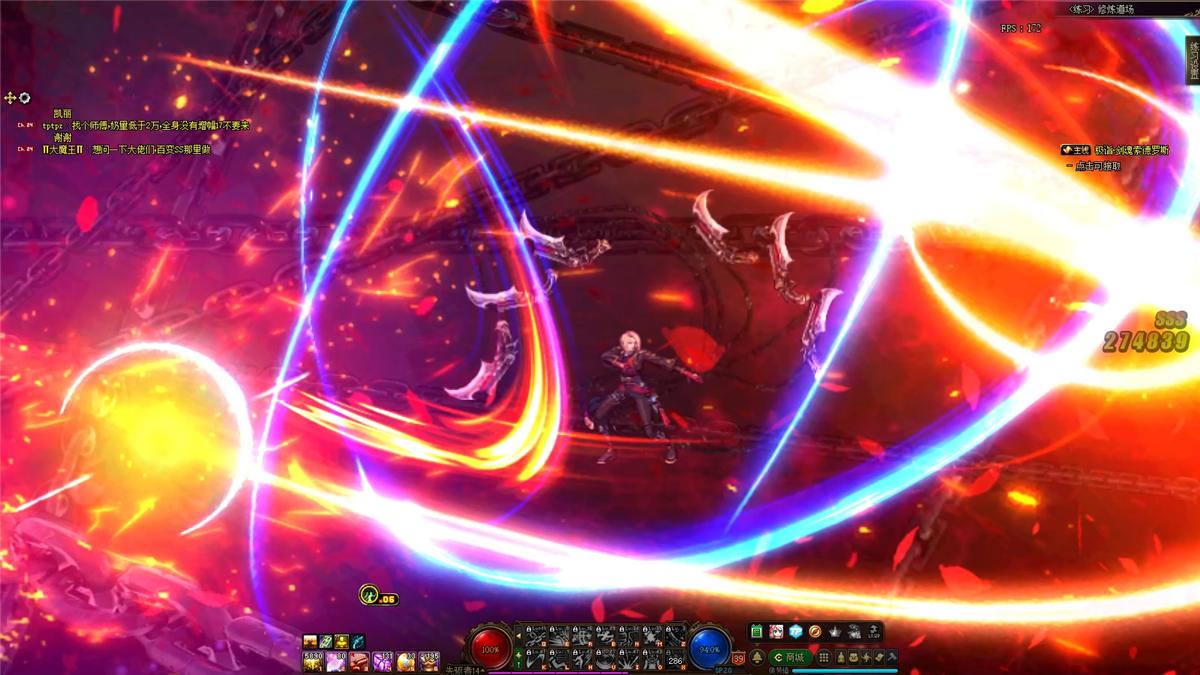This screenshot has width=1200, height=675.
Task: Open the crown icon in menu bar
Action: 835,632
